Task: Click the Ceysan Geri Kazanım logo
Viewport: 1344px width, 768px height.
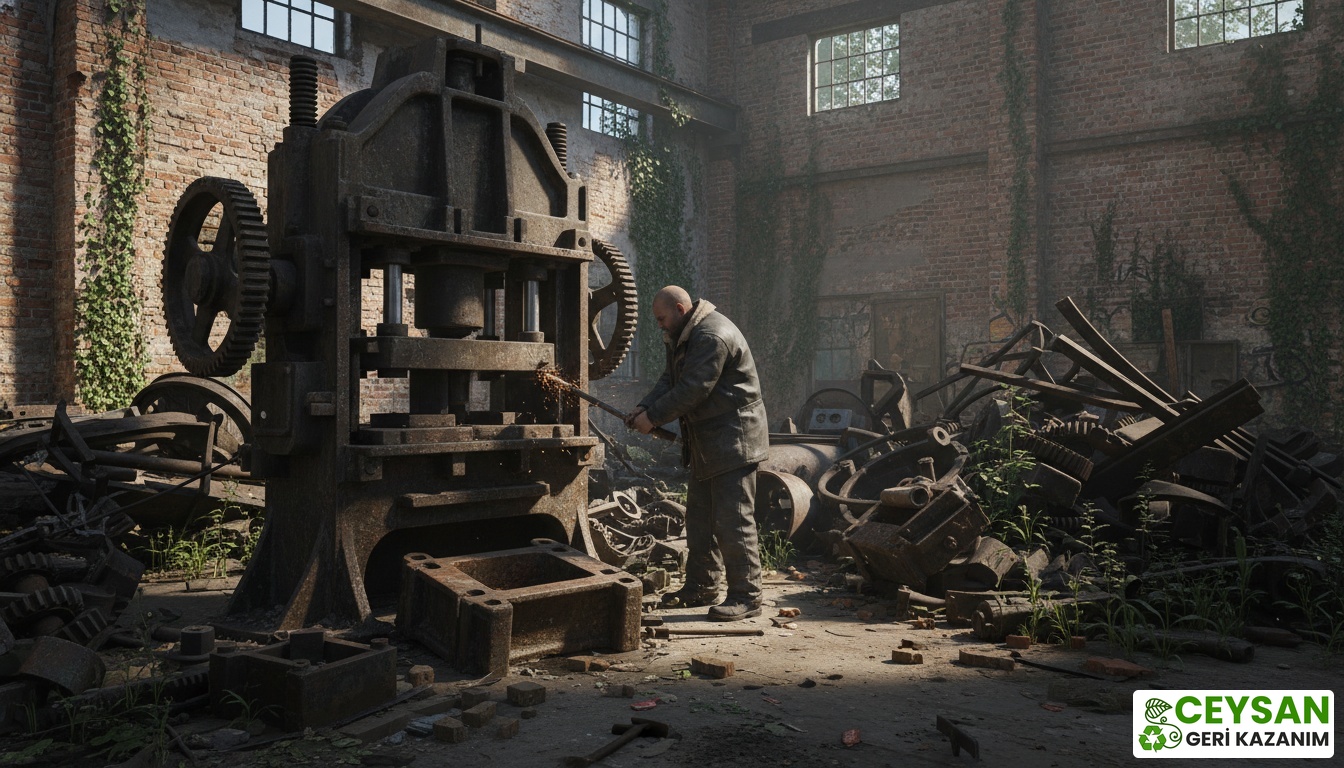Action: click(x=1232, y=723)
